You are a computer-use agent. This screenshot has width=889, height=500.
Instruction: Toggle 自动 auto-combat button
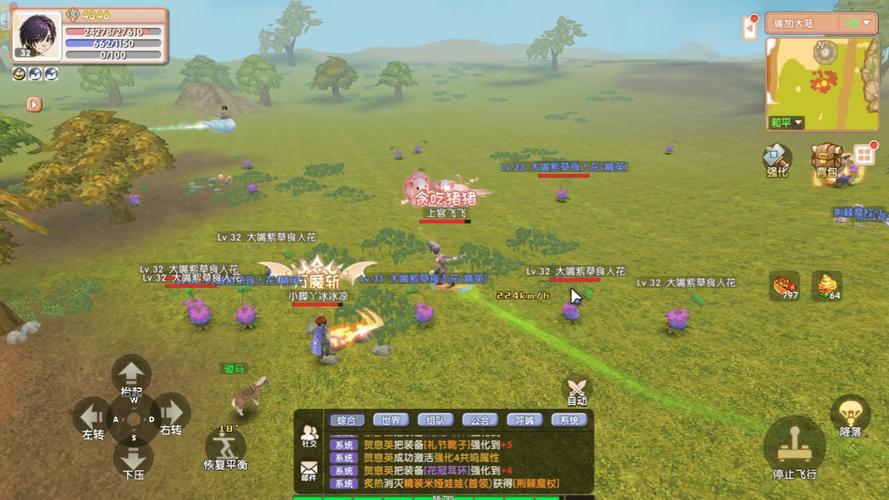point(576,390)
